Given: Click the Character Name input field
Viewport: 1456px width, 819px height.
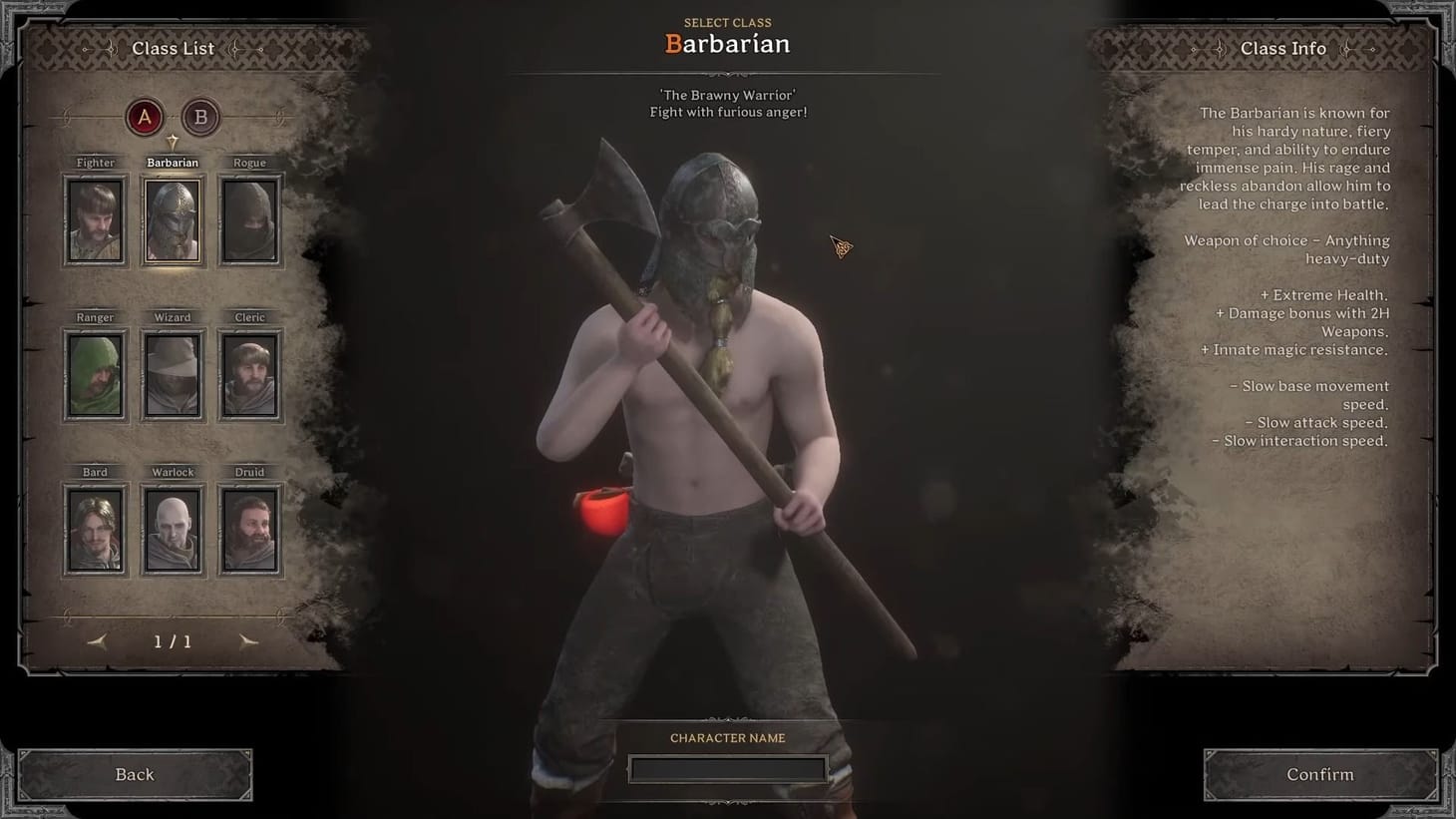Looking at the screenshot, I should pyautogui.click(x=727, y=768).
